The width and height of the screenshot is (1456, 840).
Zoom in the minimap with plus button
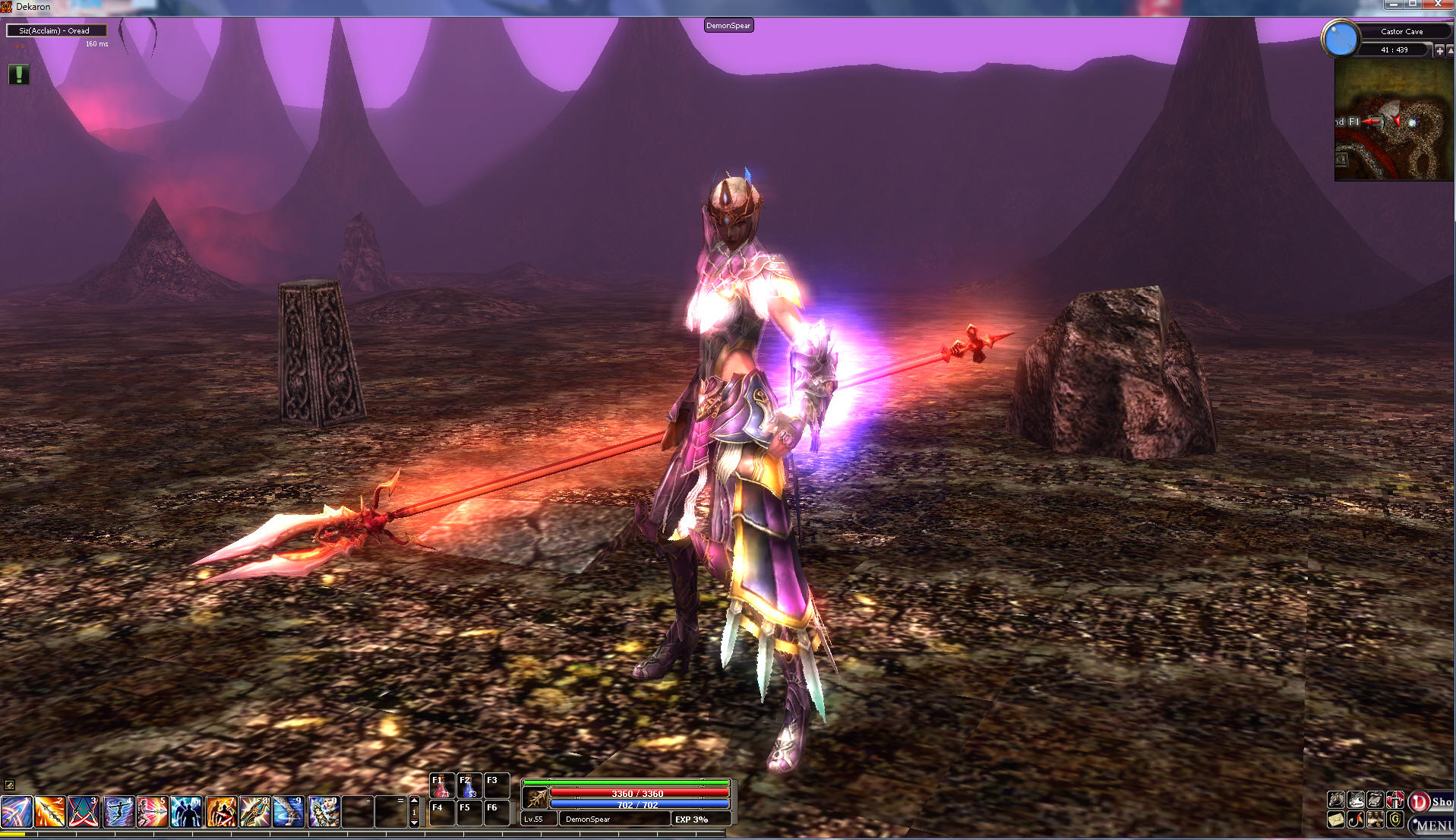point(1439,50)
